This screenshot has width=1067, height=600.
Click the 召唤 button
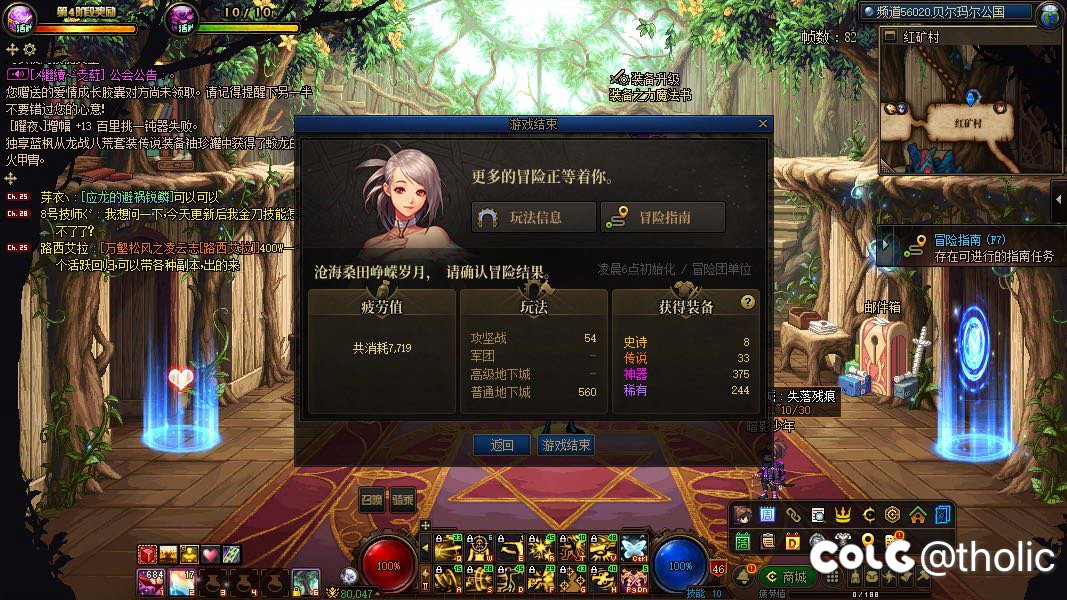pos(371,499)
